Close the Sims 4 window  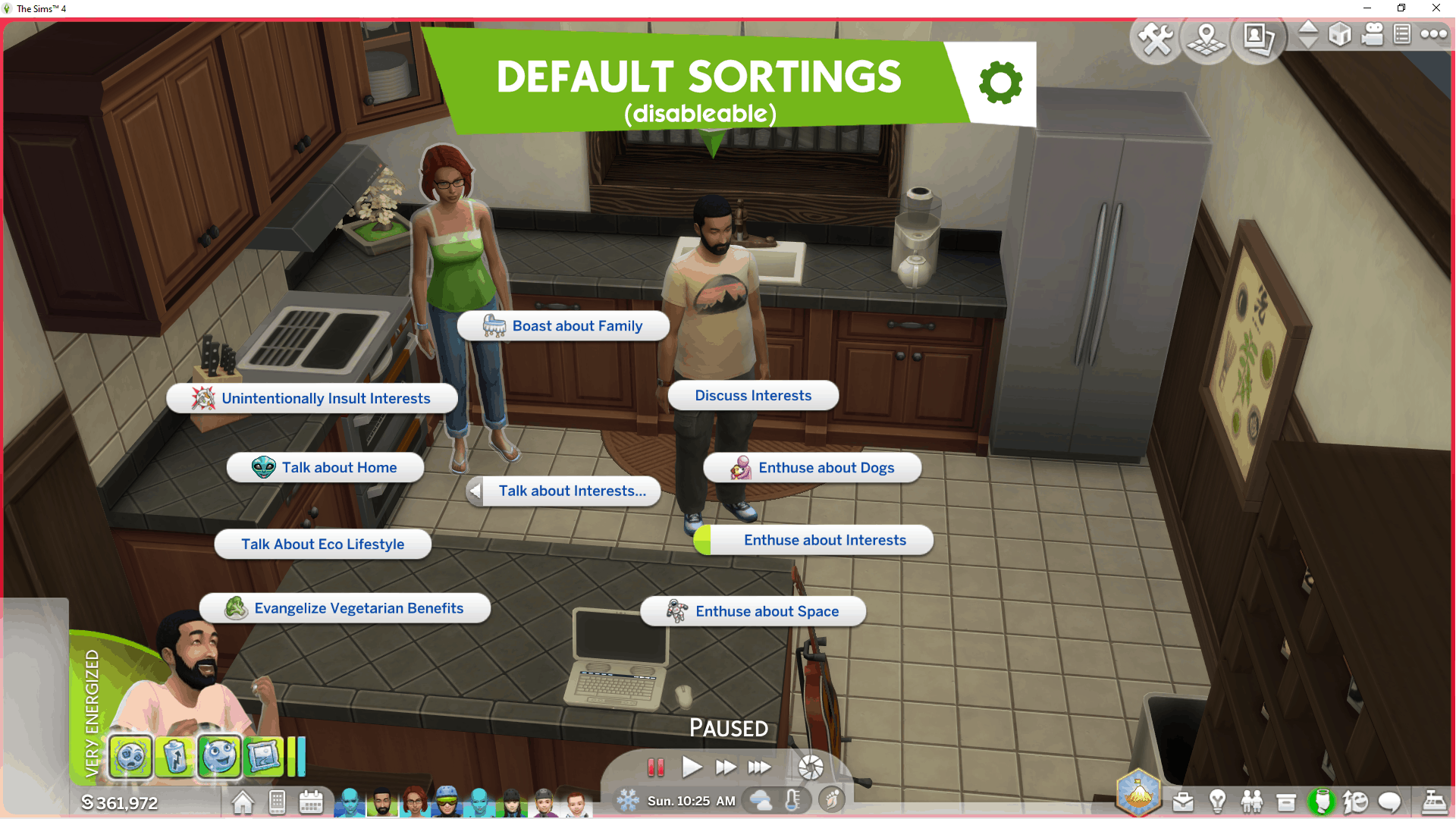pyautogui.click(x=1436, y=8)
